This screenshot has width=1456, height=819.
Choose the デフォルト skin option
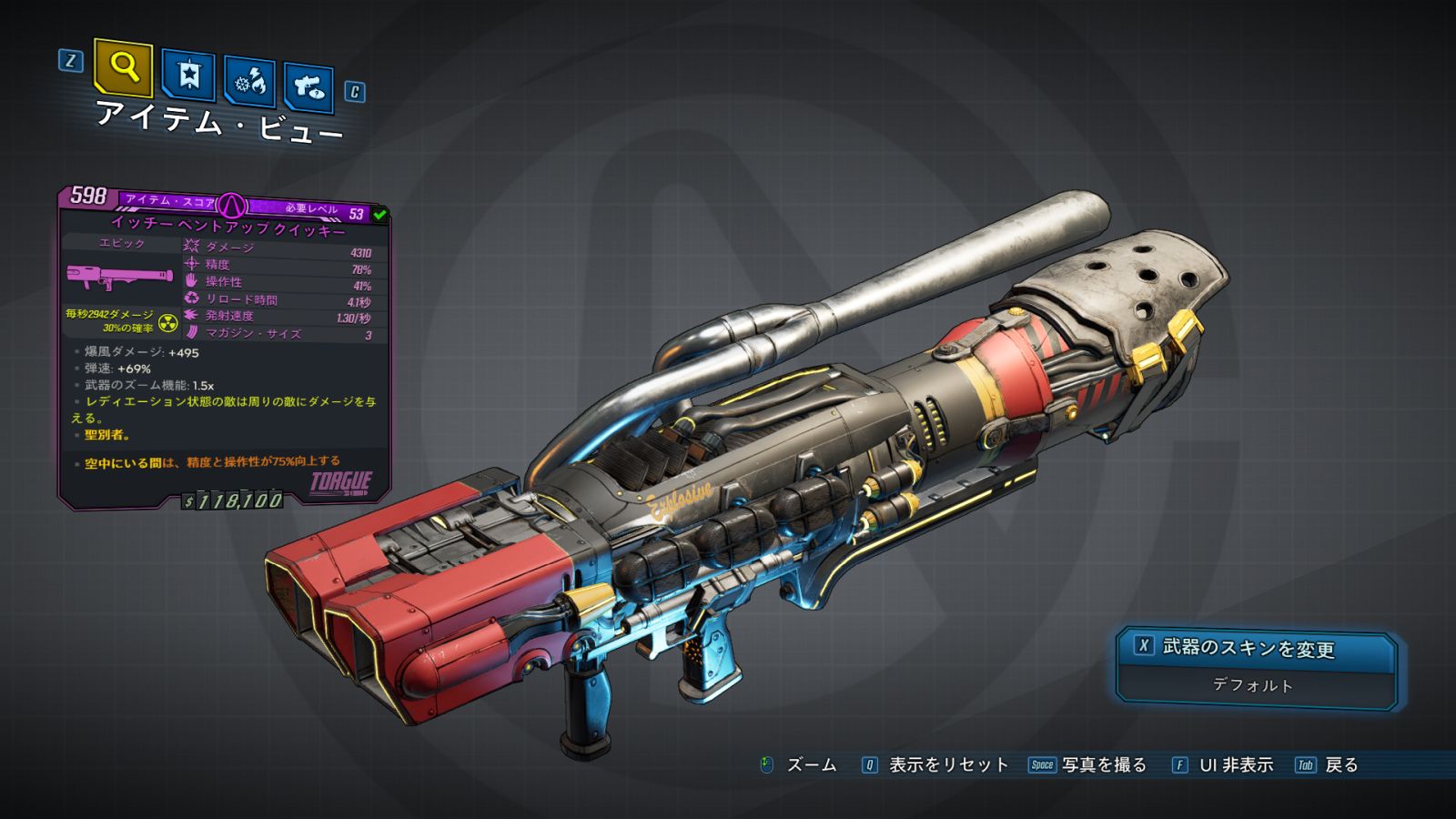[1252, 685]
